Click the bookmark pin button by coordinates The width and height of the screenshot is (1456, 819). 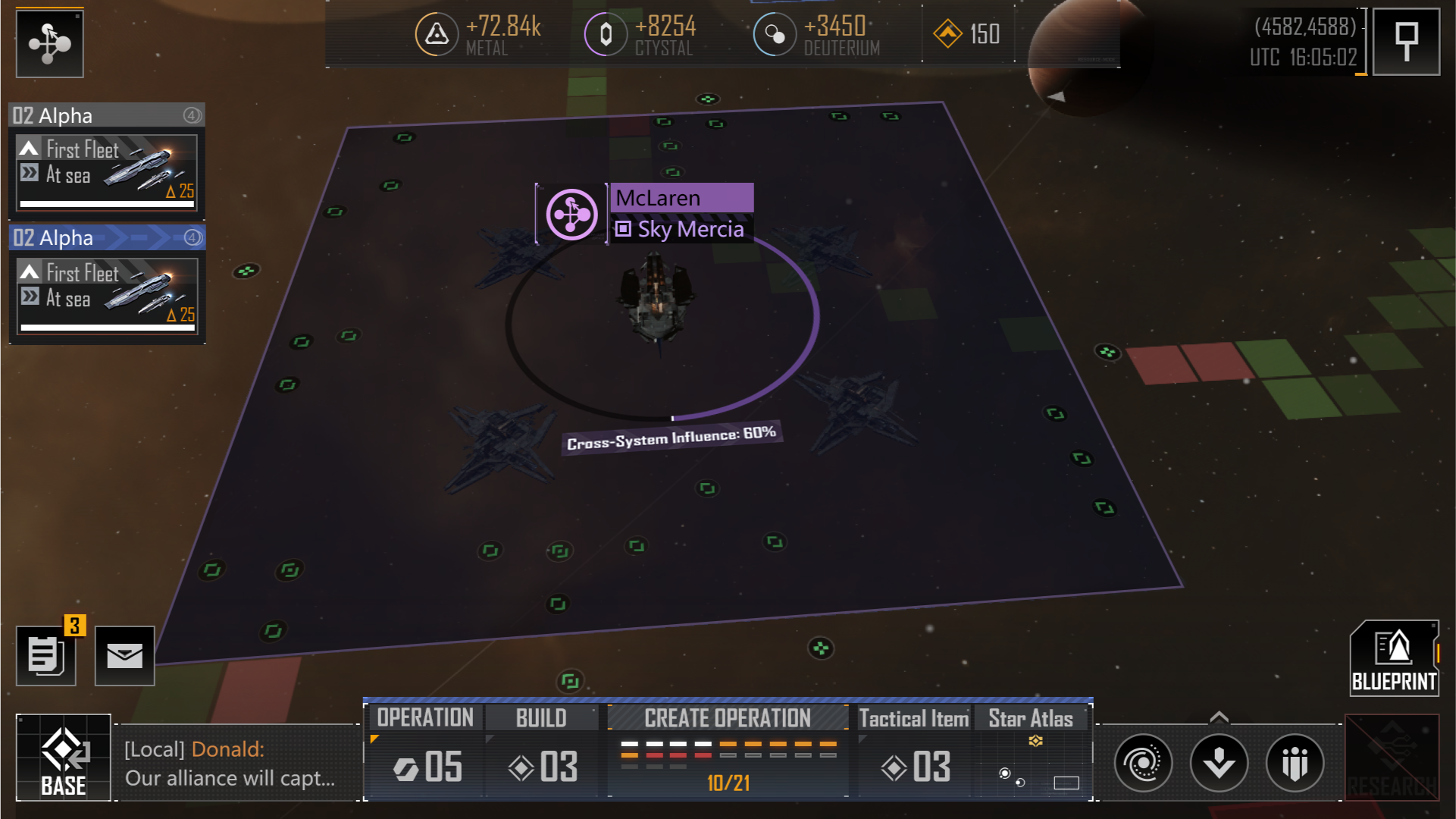(x=1407, y=42)
